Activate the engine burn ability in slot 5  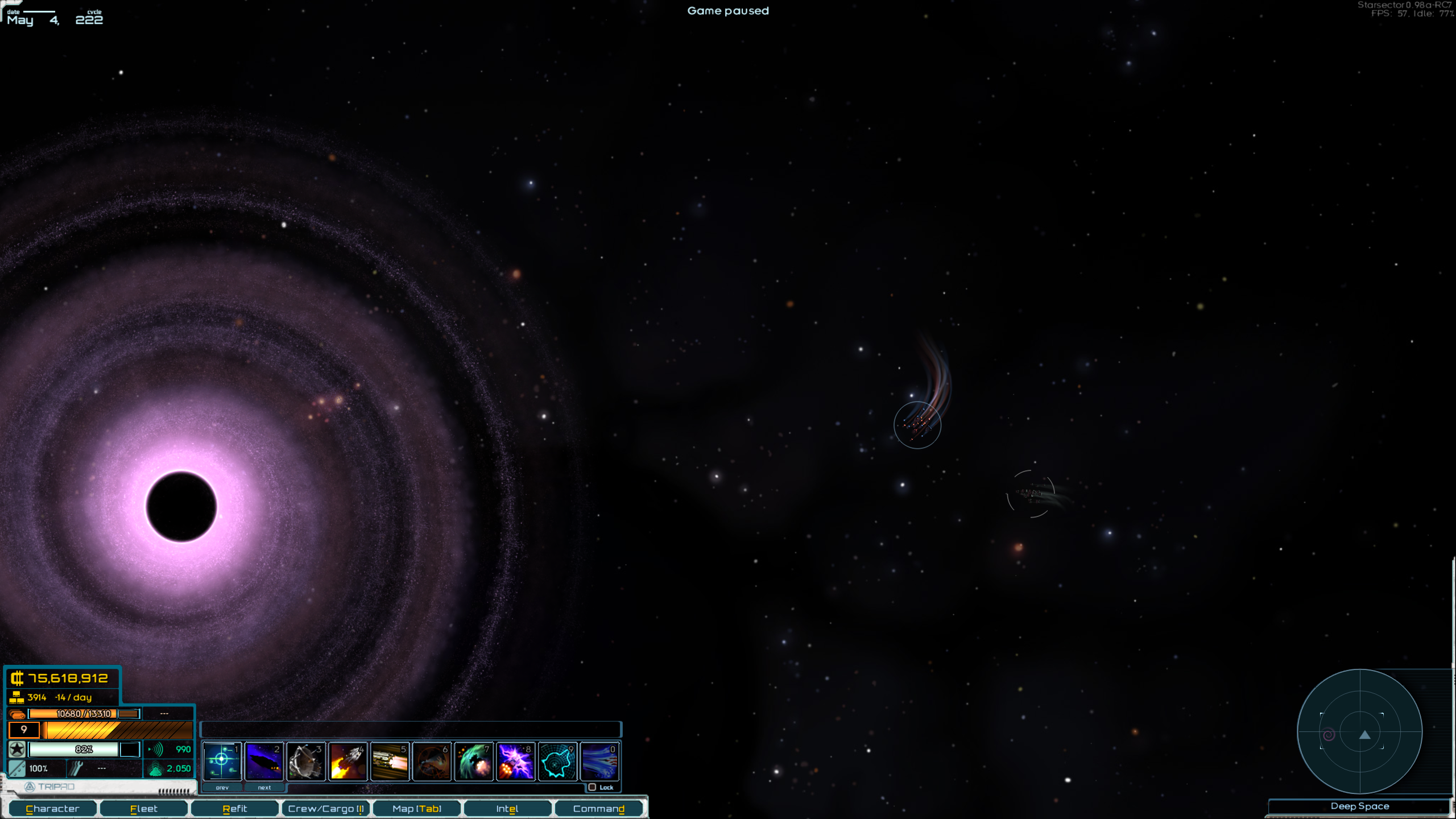tap(390, 762)
